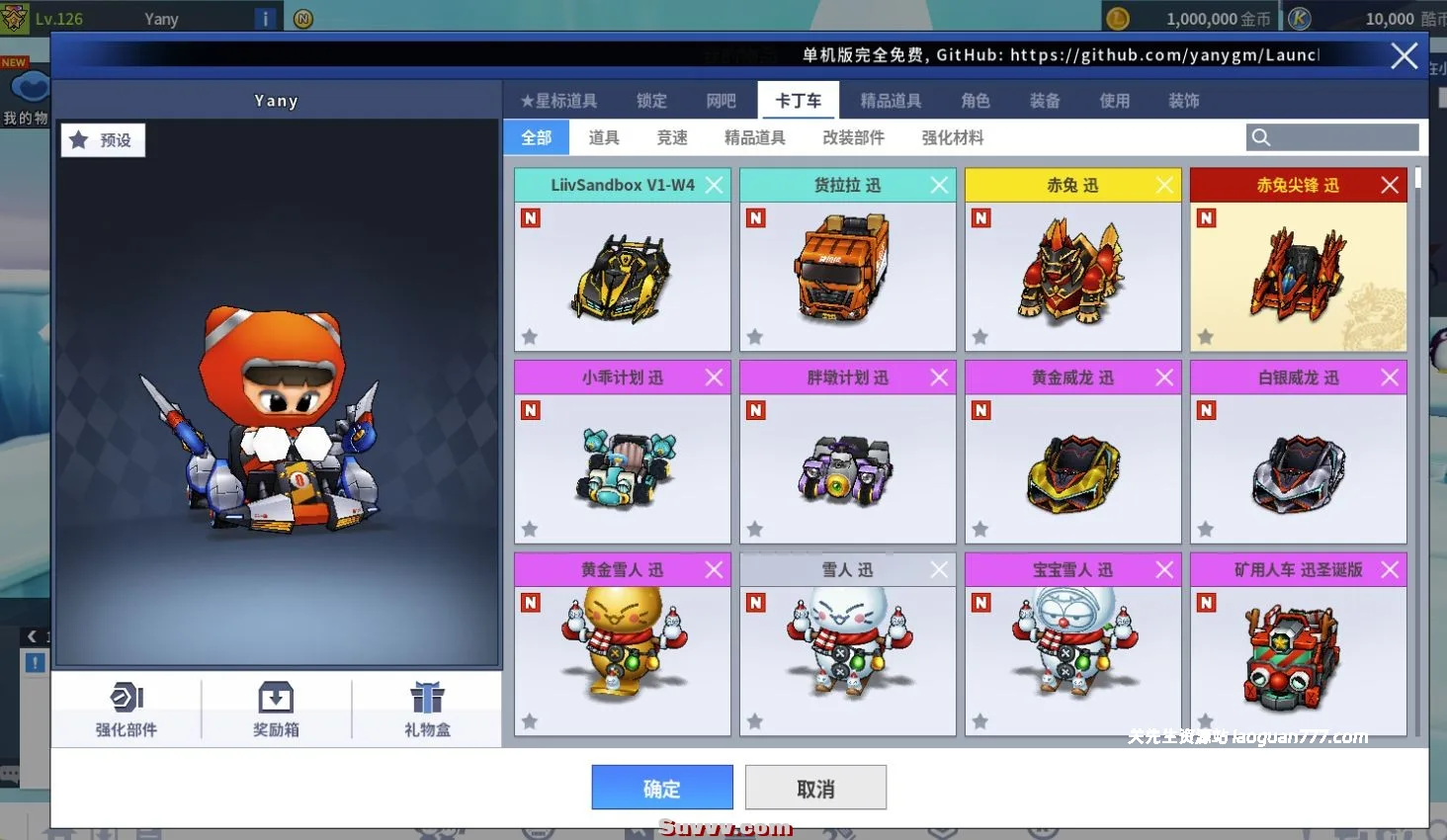This screenshot has width=1447, height=840.
Task: Open the 强化部件 (enhance parts) icon
Action: coord(126,708)
